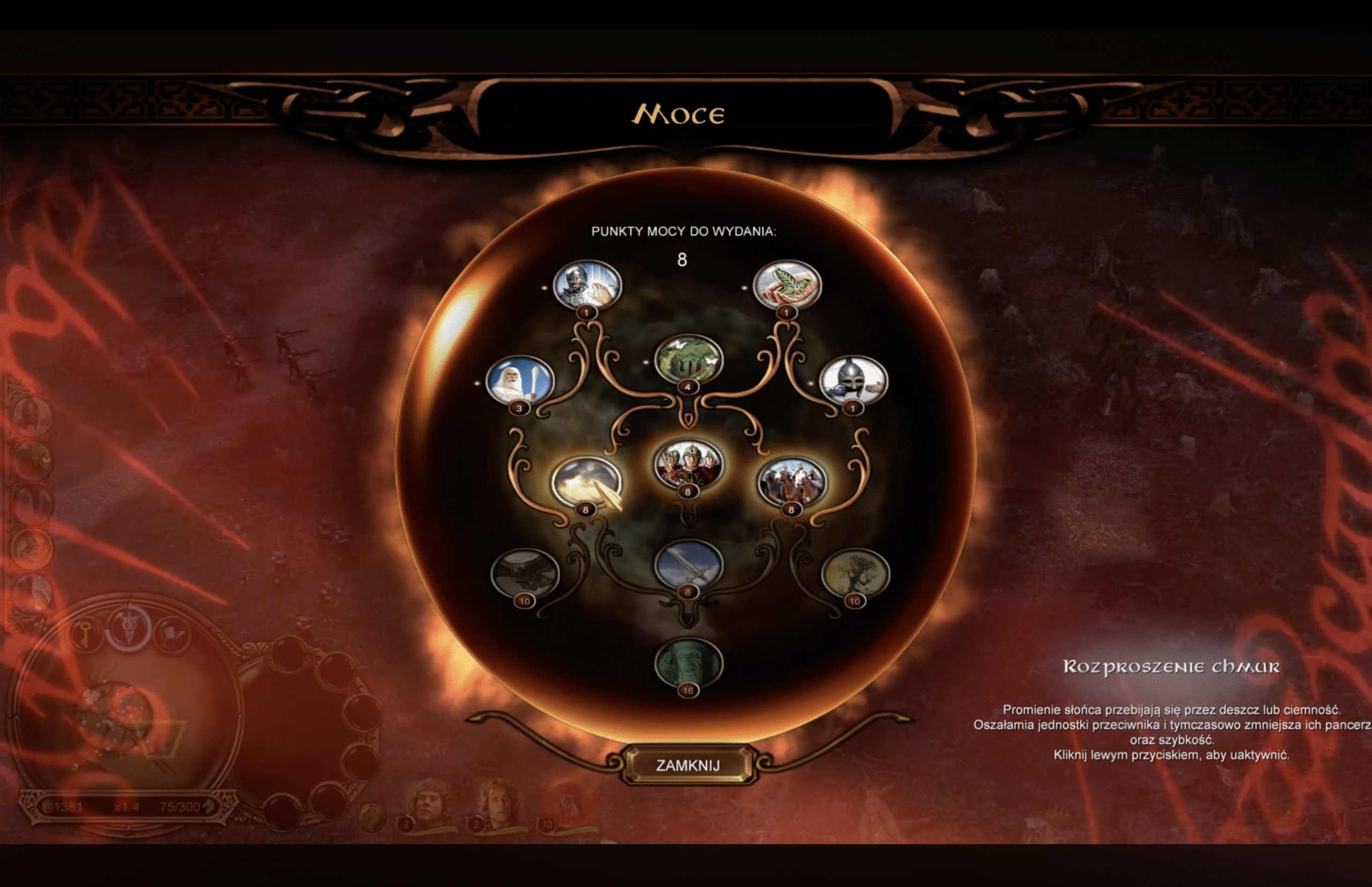Choose the steel helmet power costing 1

coord(853,381)
